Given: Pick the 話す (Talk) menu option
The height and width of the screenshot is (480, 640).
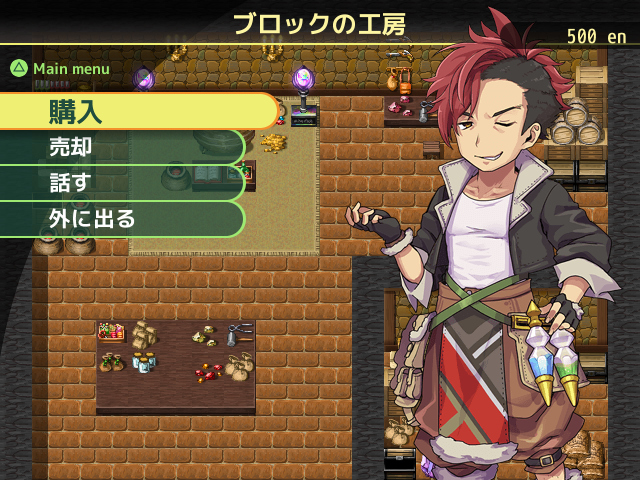Looking at the screenshot, I should 120,183.
